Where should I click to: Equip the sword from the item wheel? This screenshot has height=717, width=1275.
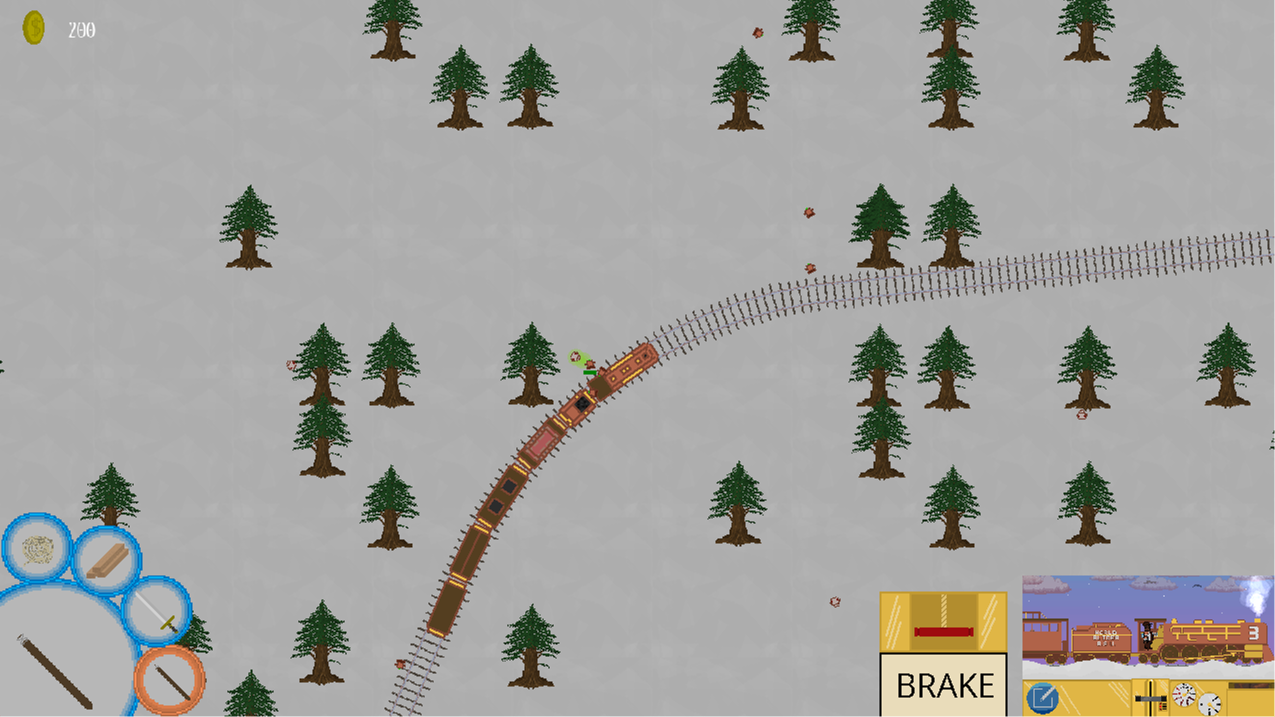(x=157, y=609)
